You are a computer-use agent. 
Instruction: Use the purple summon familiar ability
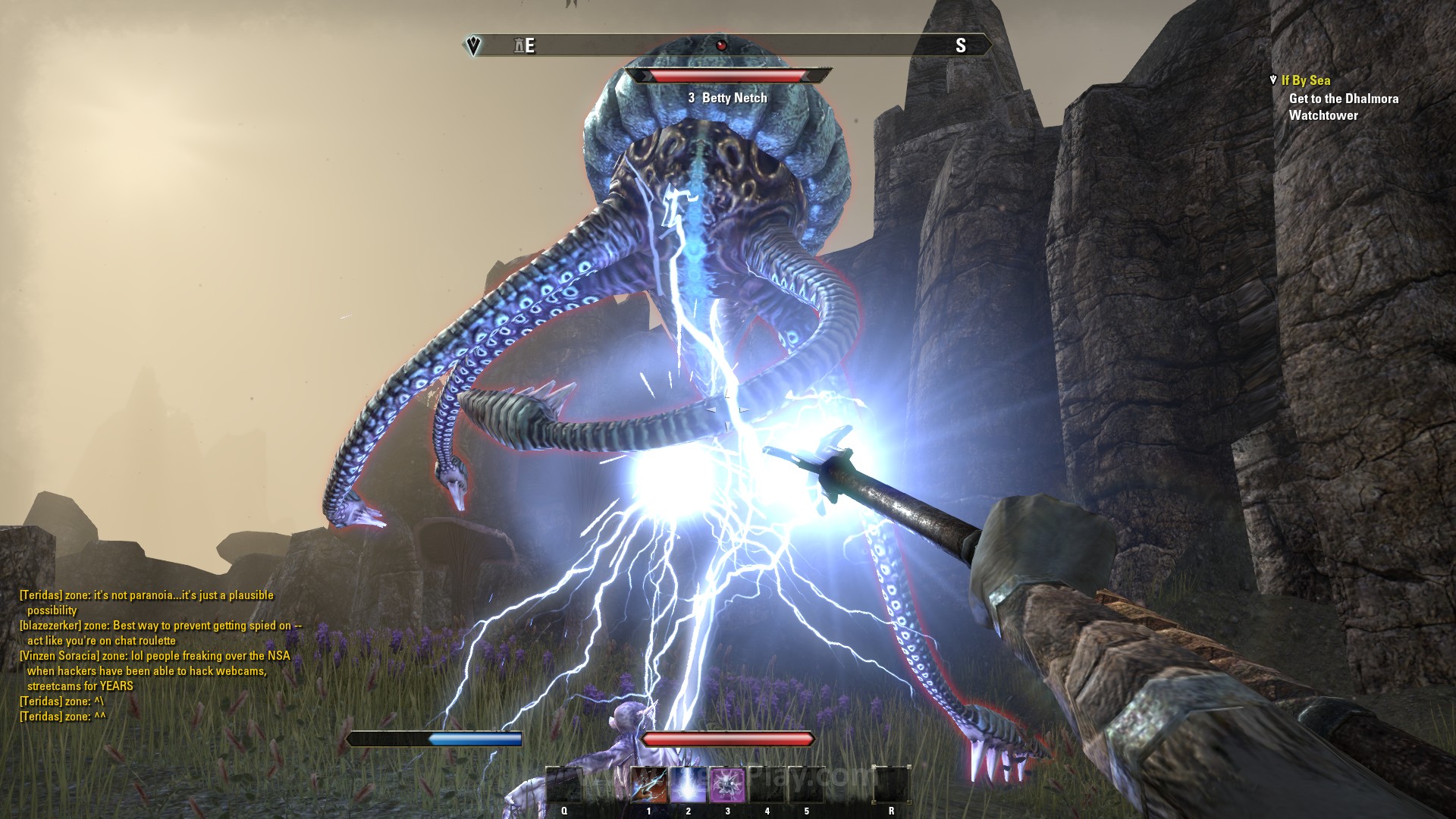[728, 786]
